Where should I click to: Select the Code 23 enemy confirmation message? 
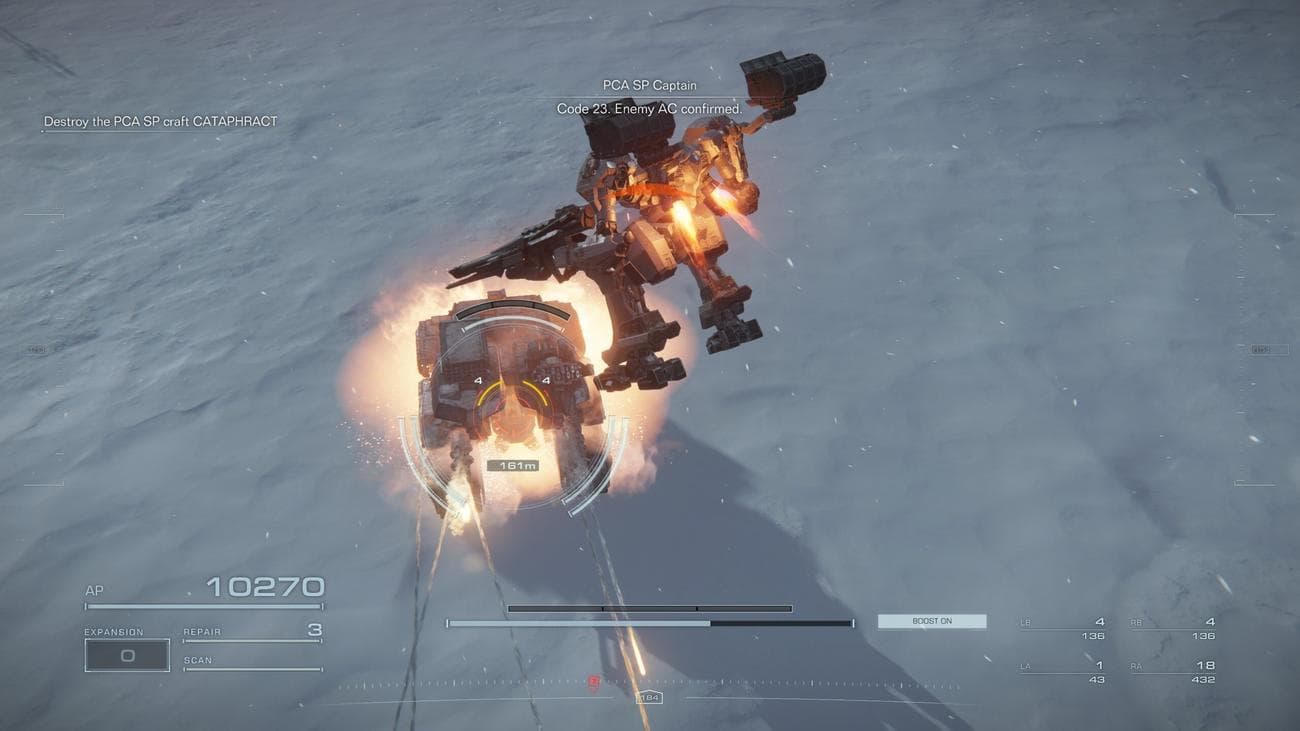click(x=647, y=108)
